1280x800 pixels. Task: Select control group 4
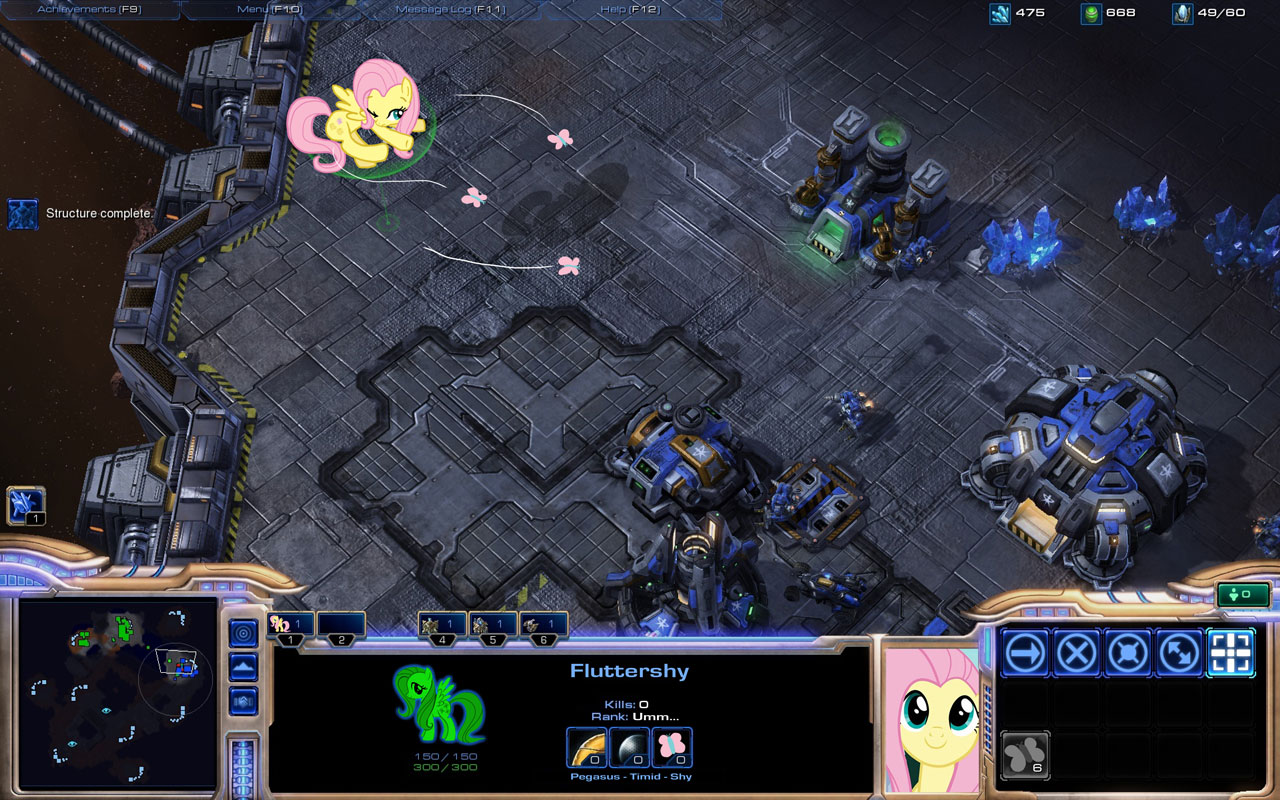coord(442,626)
